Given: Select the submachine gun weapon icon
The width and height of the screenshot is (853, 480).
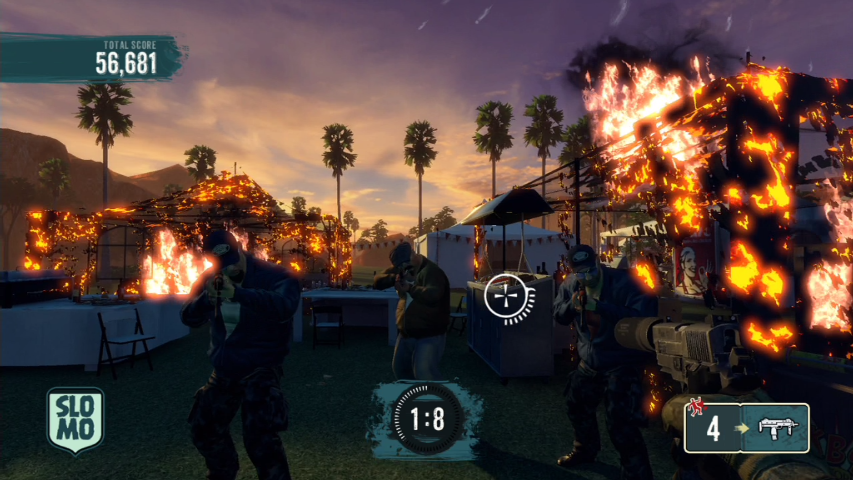Looking at the screenshot, I should (x=783, y=428).
